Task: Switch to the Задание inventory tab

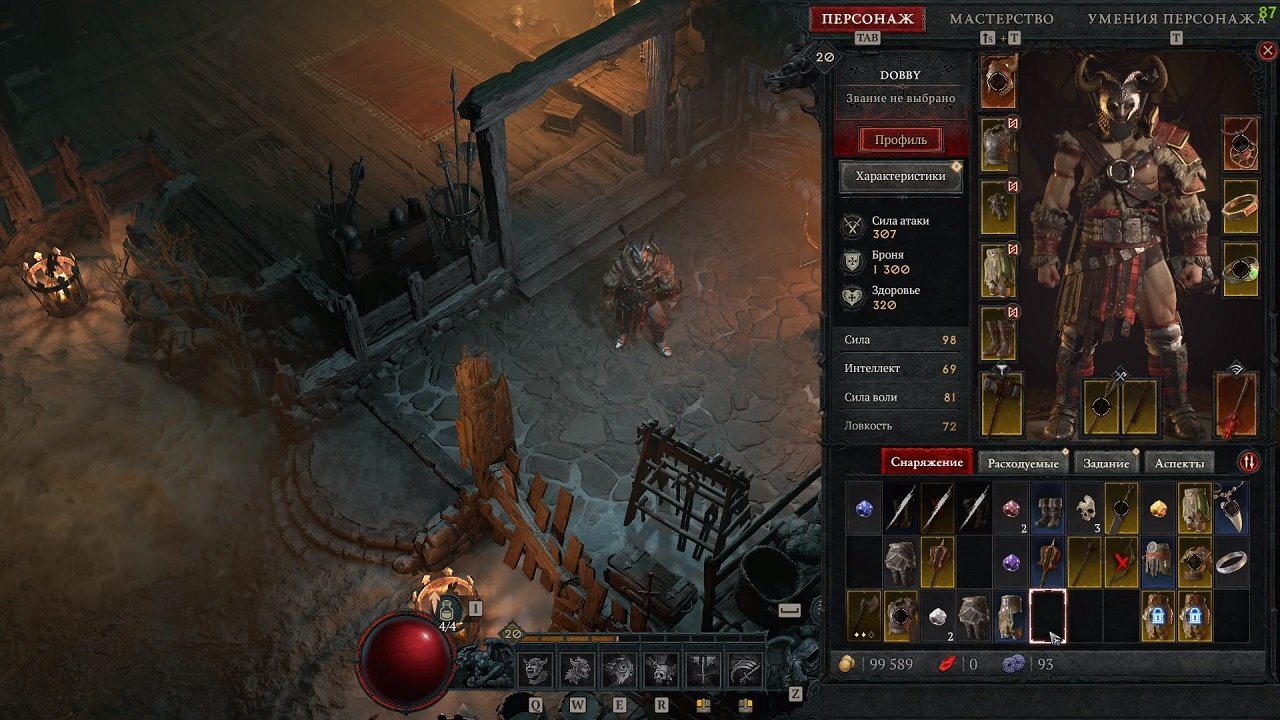Action: point(1106,463)
